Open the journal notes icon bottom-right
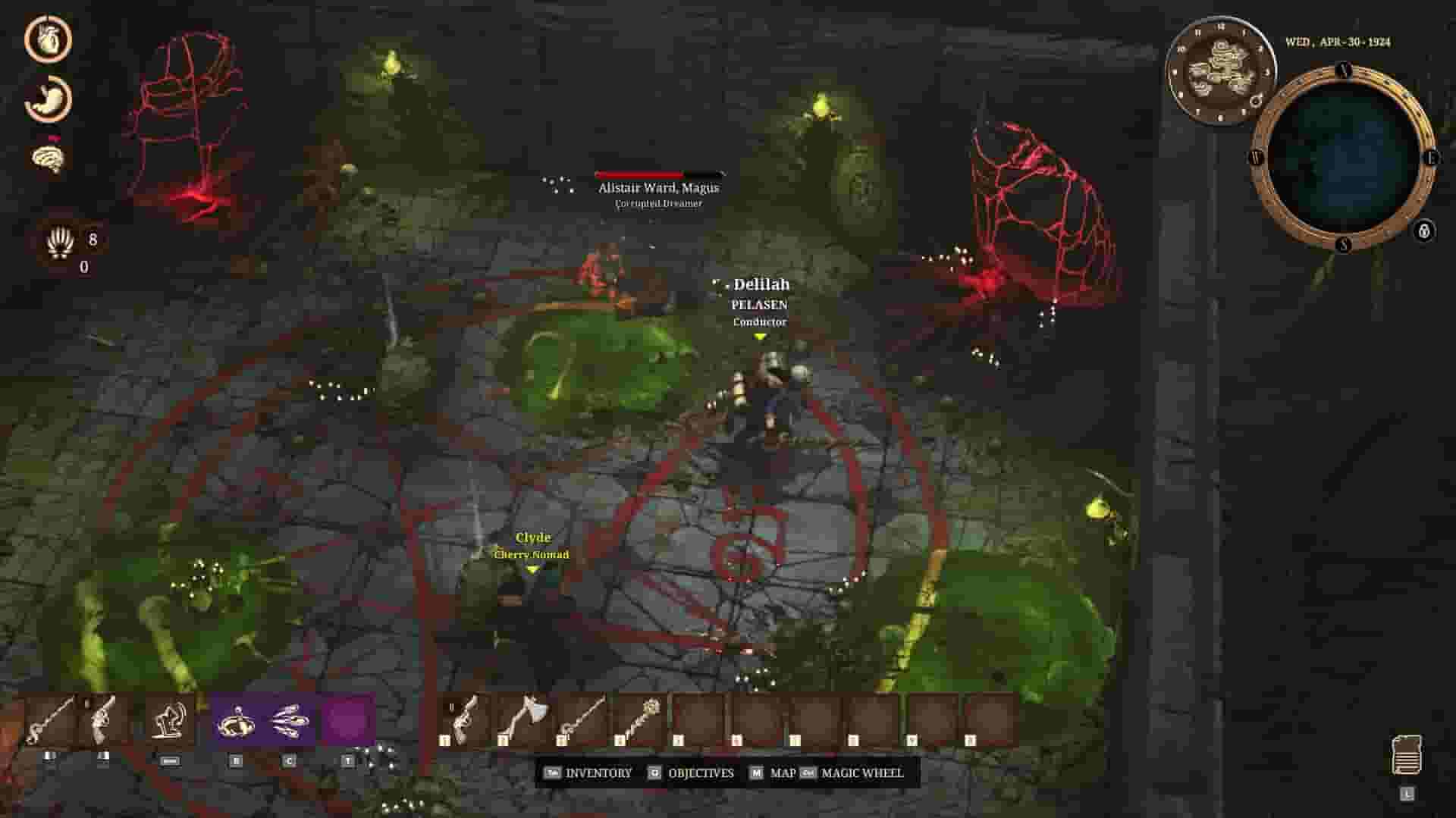 [x=1407, y=754]
